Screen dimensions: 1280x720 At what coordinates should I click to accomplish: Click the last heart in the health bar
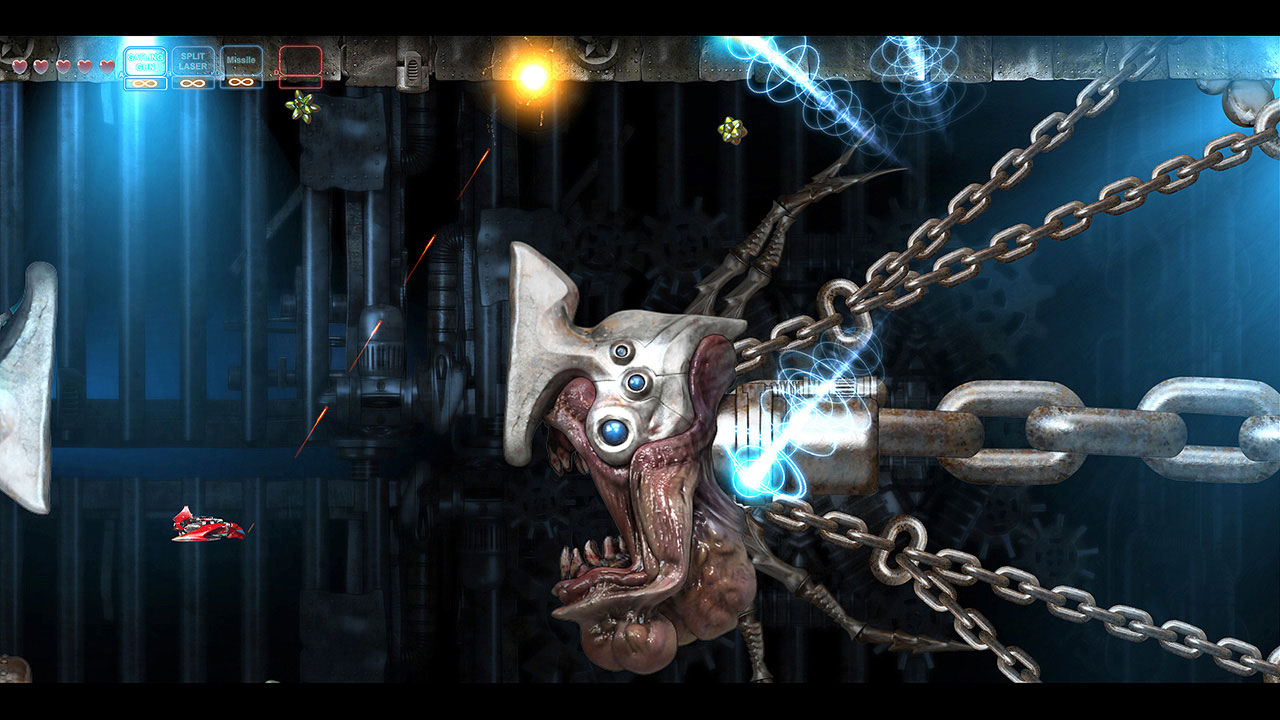click(x=105, y=66)
